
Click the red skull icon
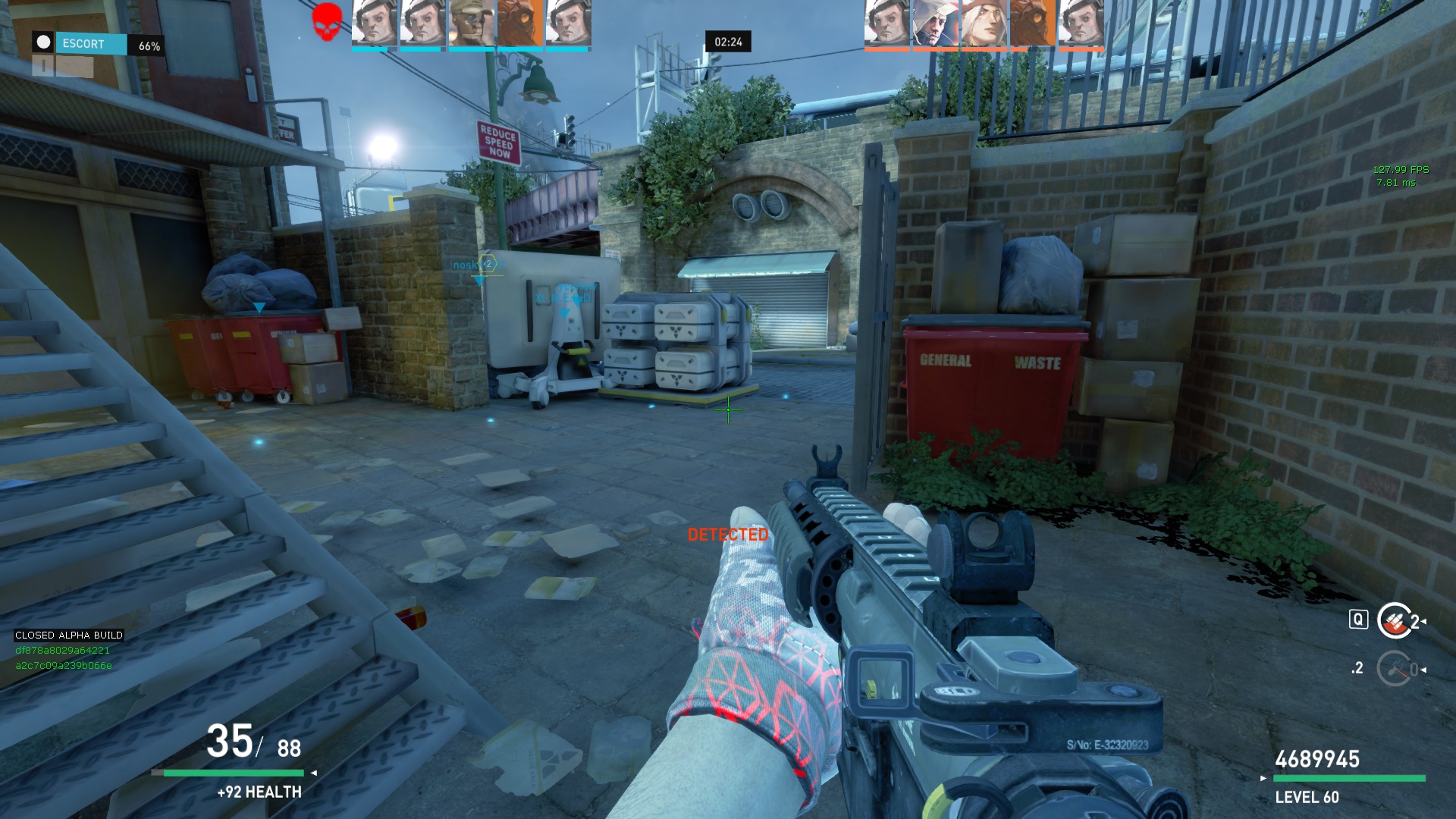[328, 21]
